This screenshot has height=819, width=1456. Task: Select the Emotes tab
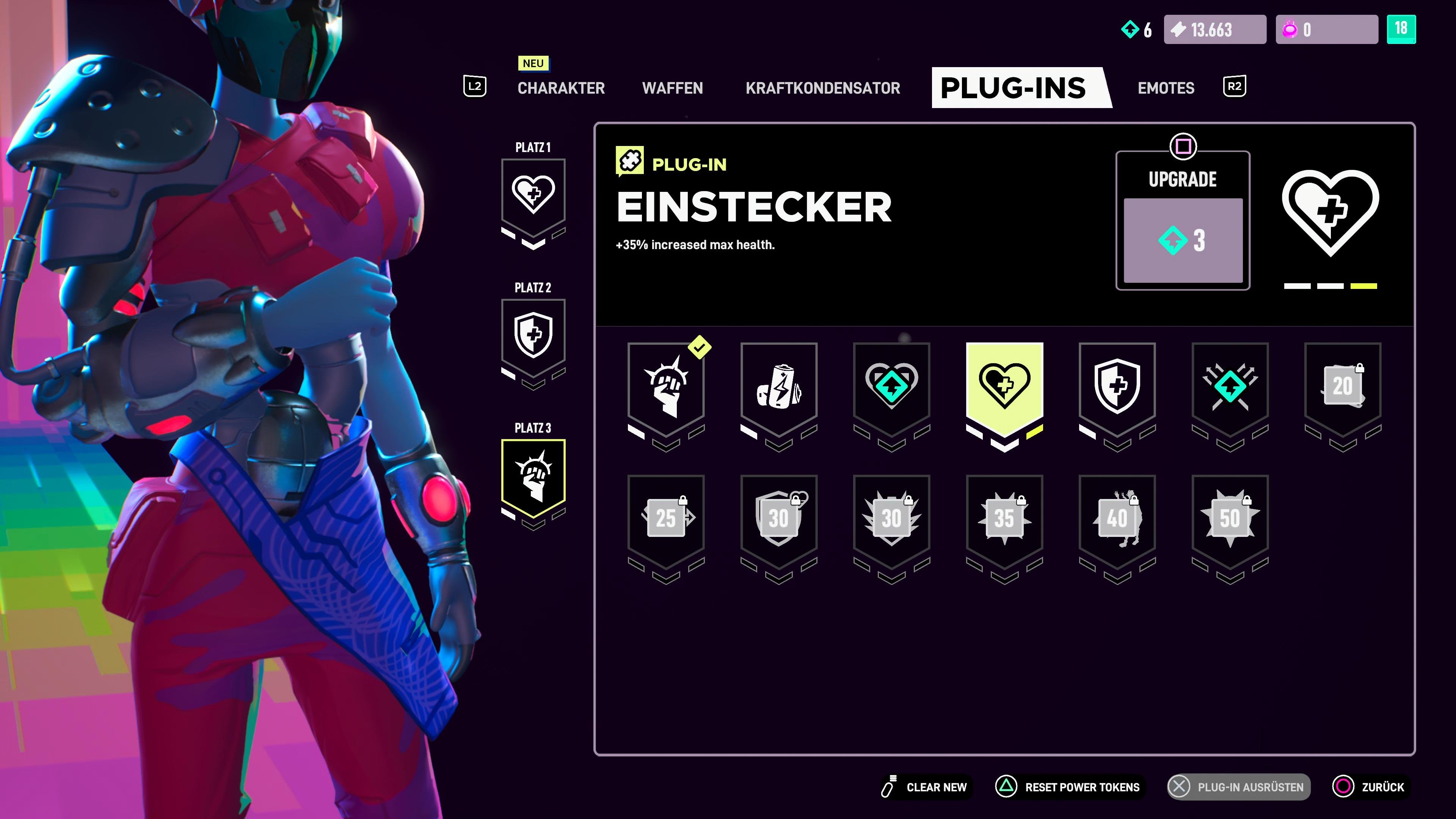coord(1166,88)
